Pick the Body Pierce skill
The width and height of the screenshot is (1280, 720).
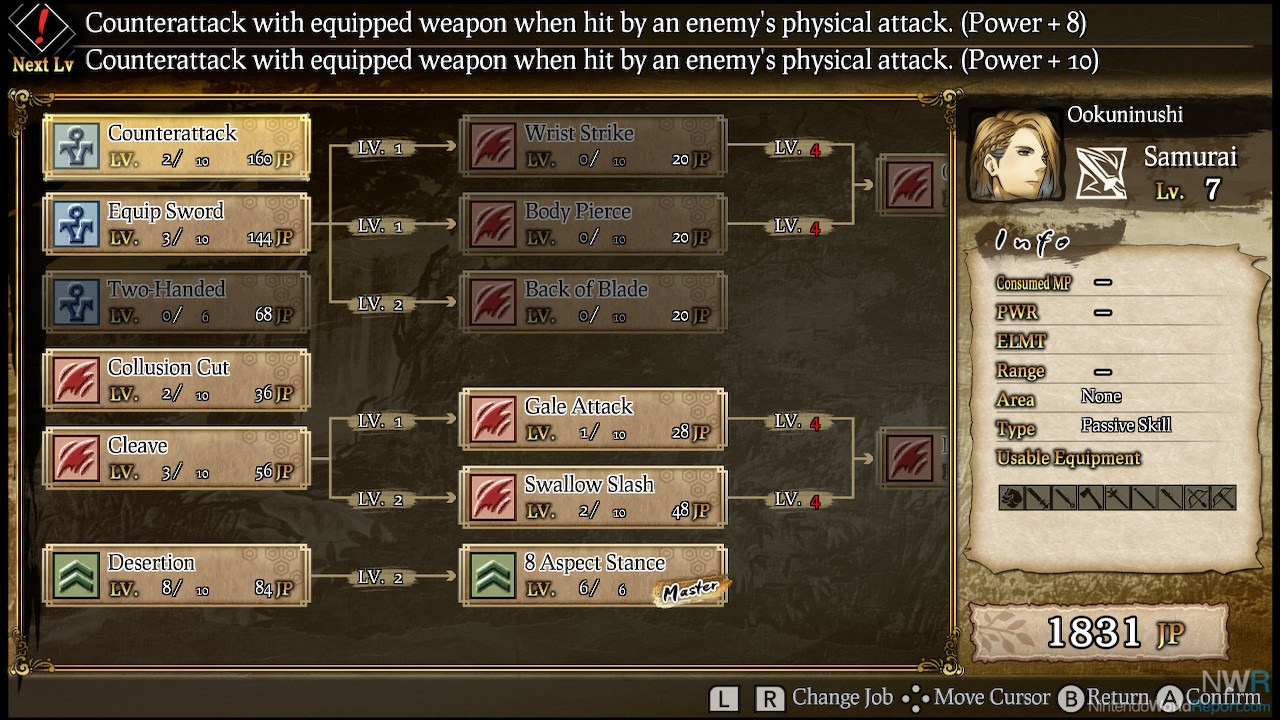point(593,224)
